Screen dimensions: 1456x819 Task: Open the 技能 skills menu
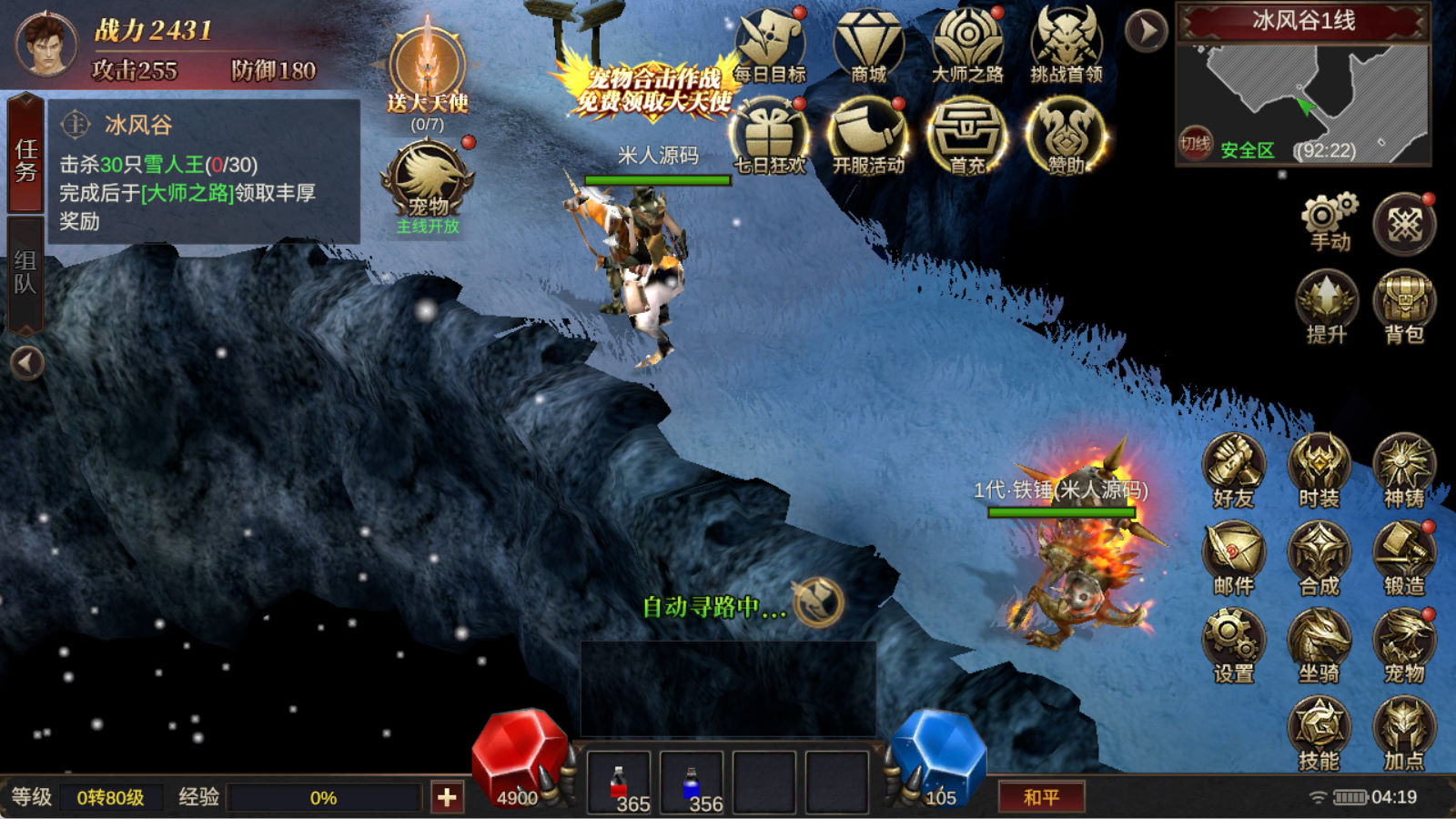(x=1319, y=733)
